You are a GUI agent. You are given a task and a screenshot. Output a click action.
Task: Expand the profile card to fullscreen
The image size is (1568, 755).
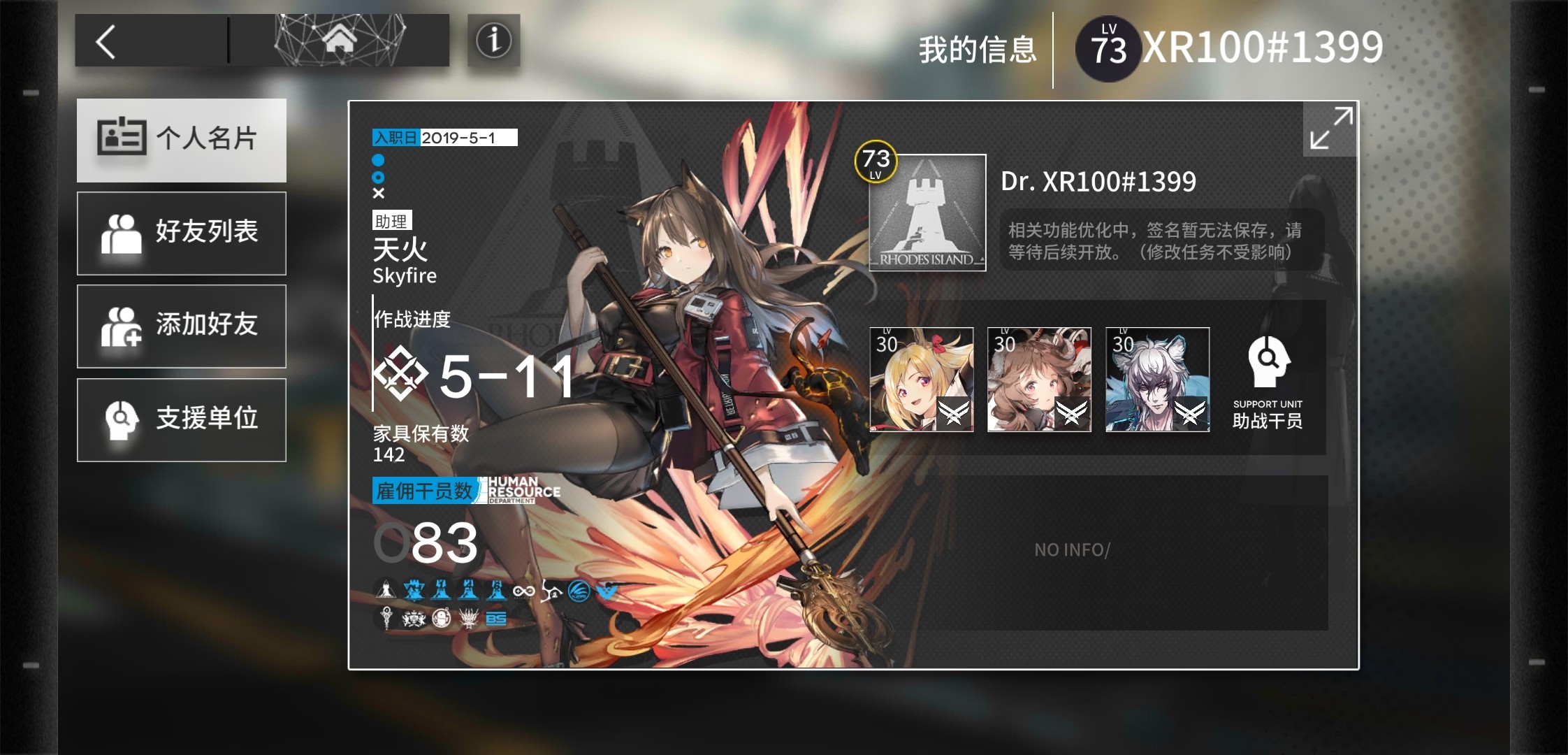1330,128
